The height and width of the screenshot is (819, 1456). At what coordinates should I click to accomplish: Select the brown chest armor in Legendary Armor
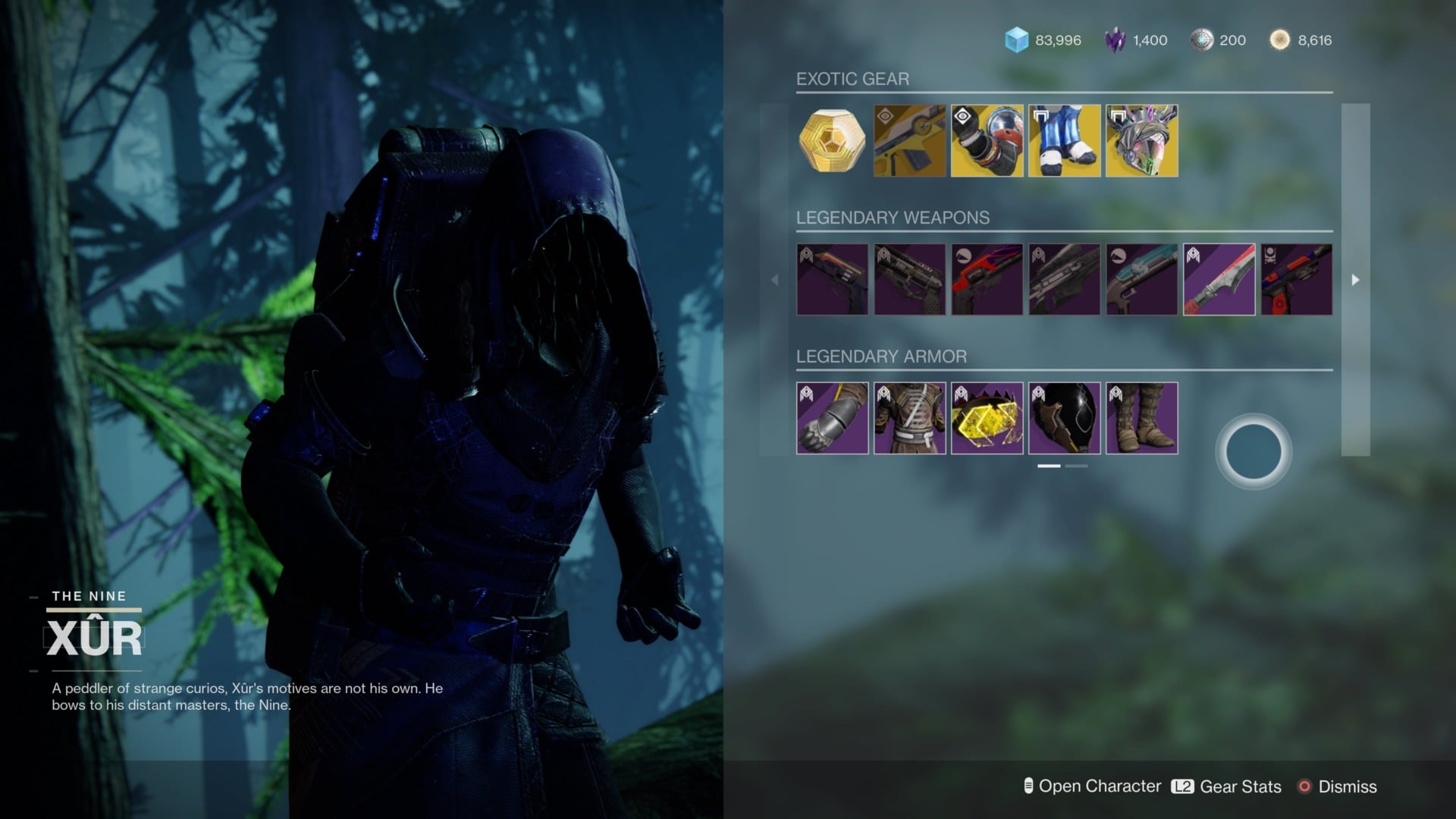coord(909,418)
